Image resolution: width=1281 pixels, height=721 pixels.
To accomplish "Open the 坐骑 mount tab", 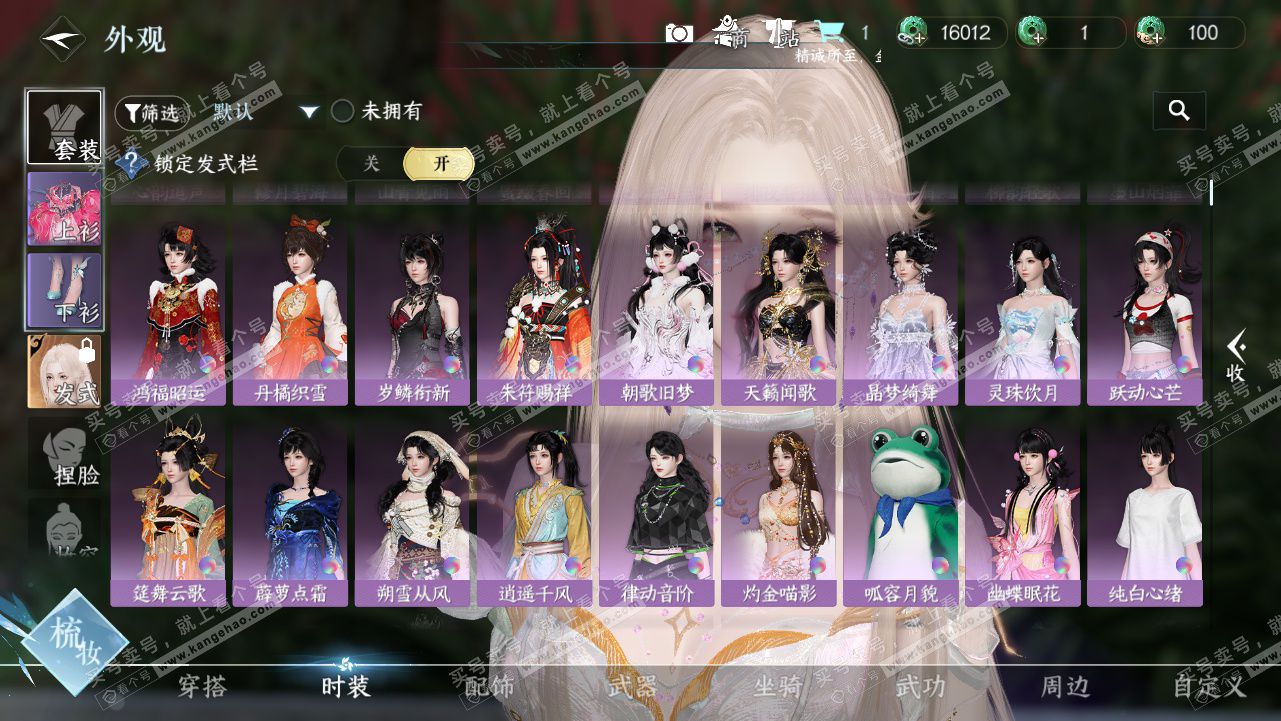I will [x=777, y=687].
